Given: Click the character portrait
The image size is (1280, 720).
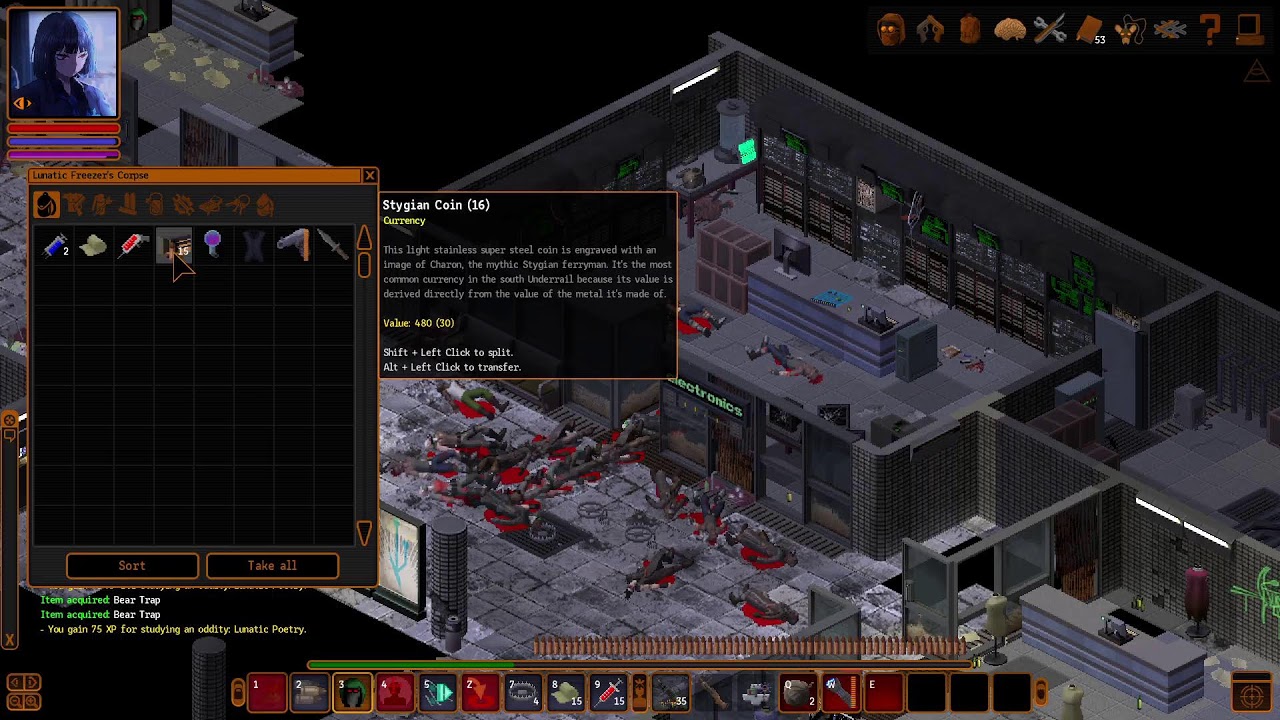Looking at the screenshot, I should tap(63, 63).
